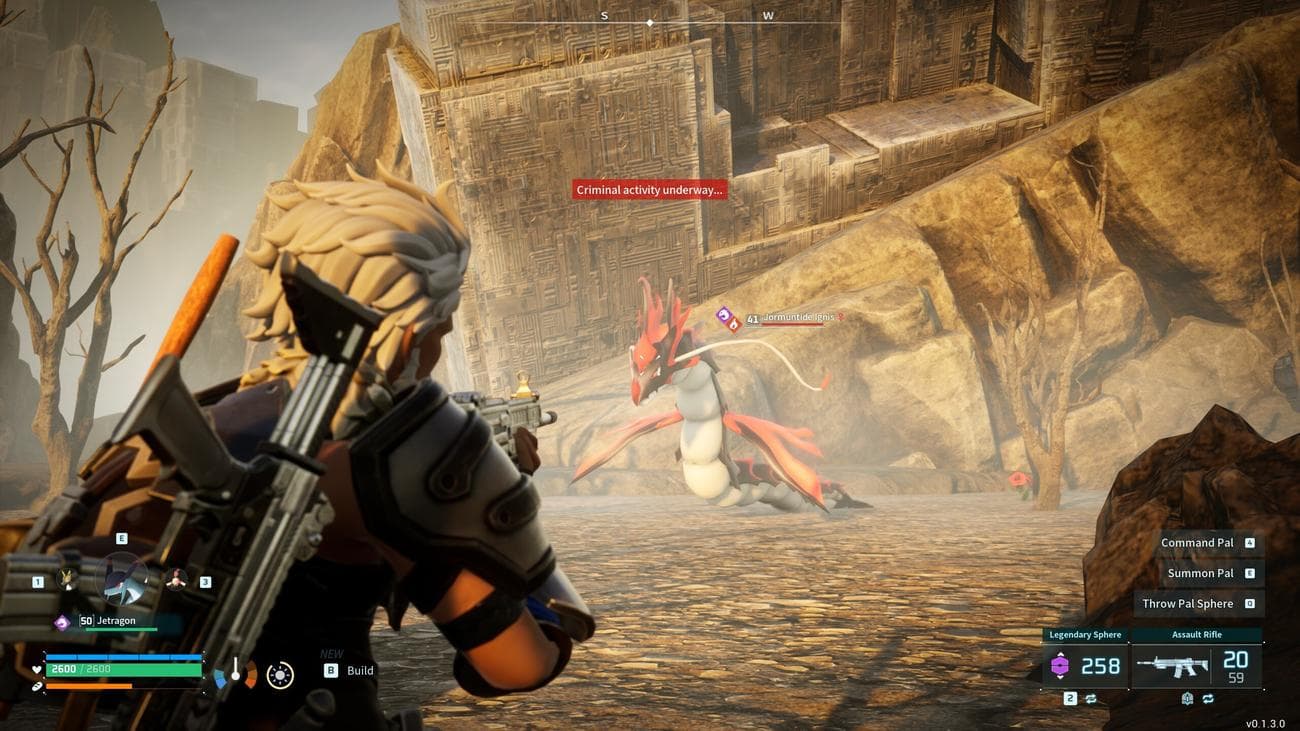
Task: Select the Assault Rifle weapon slot
Action: [1197, 665]
